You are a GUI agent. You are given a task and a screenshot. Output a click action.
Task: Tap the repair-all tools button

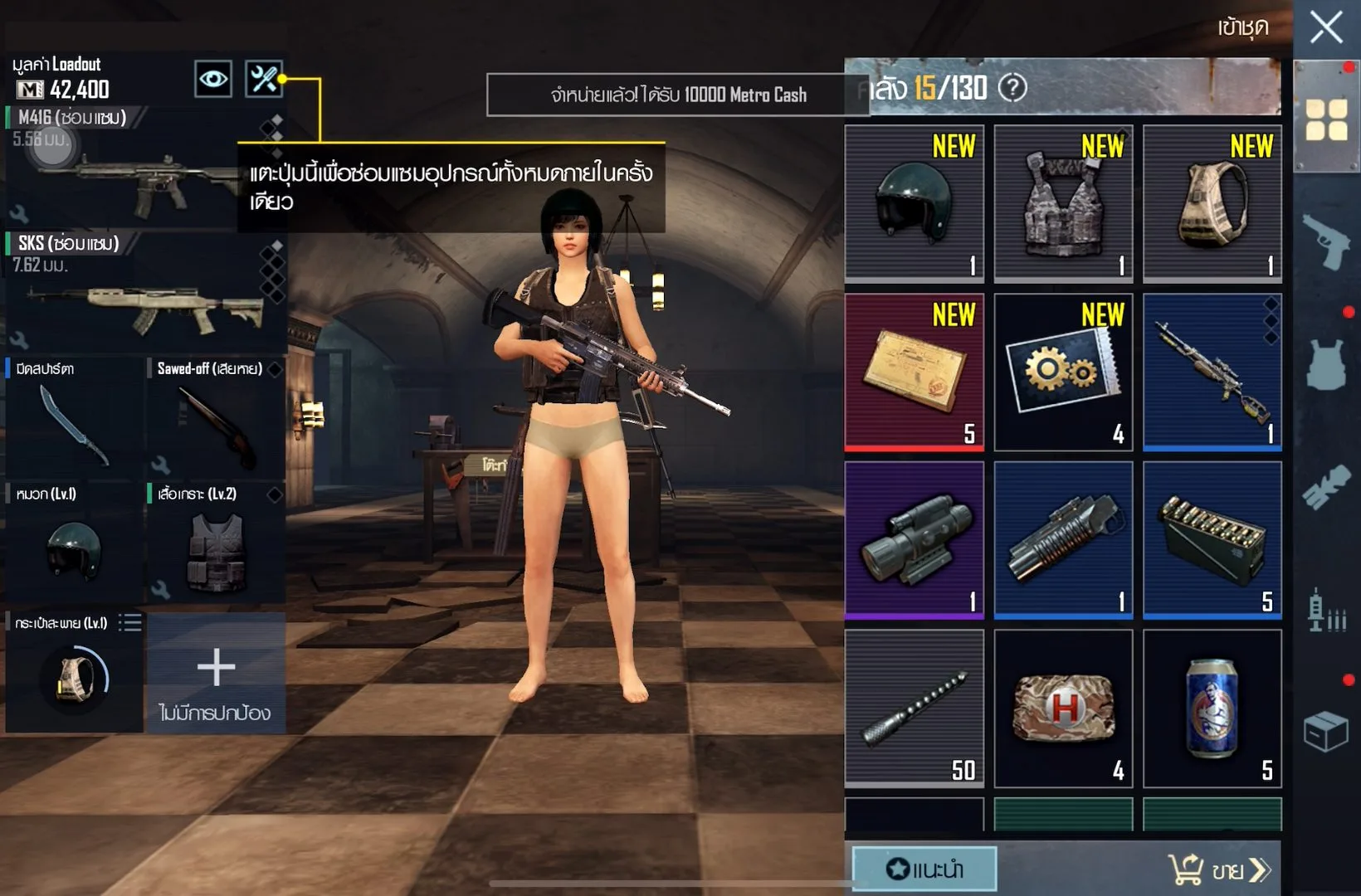[x=264, y=80]
